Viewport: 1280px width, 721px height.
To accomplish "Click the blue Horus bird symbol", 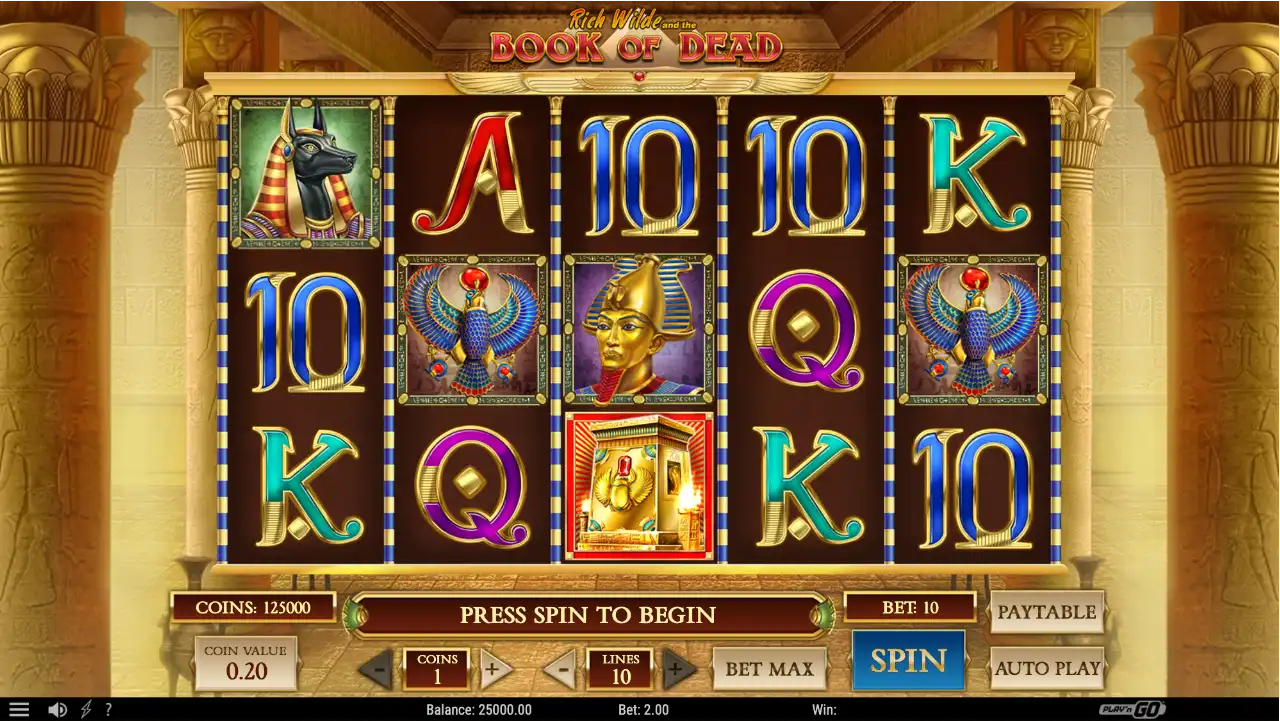I will pyautogui.click(x=470, y=330).
